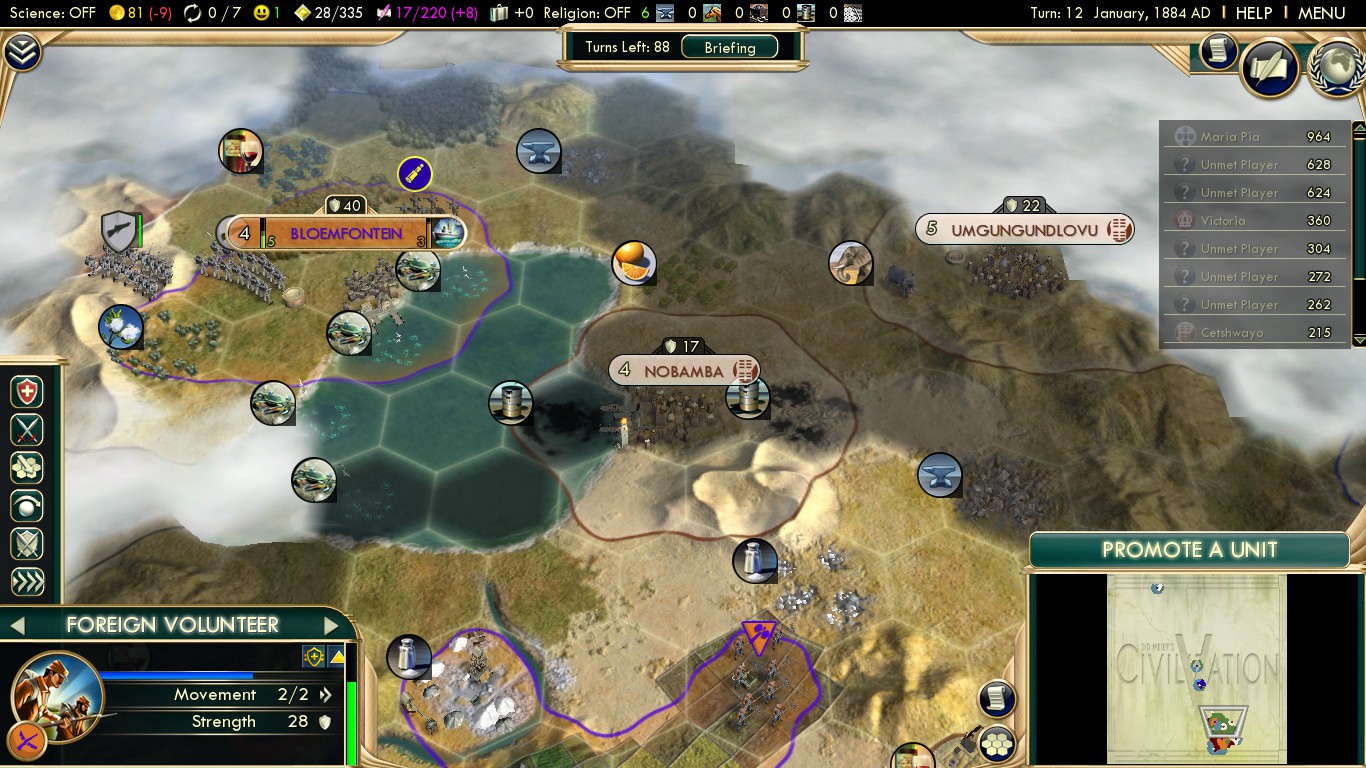Open the Bloemfontein city banner
The width and height of the screenshot is (1366, 768).
[345, 234]
